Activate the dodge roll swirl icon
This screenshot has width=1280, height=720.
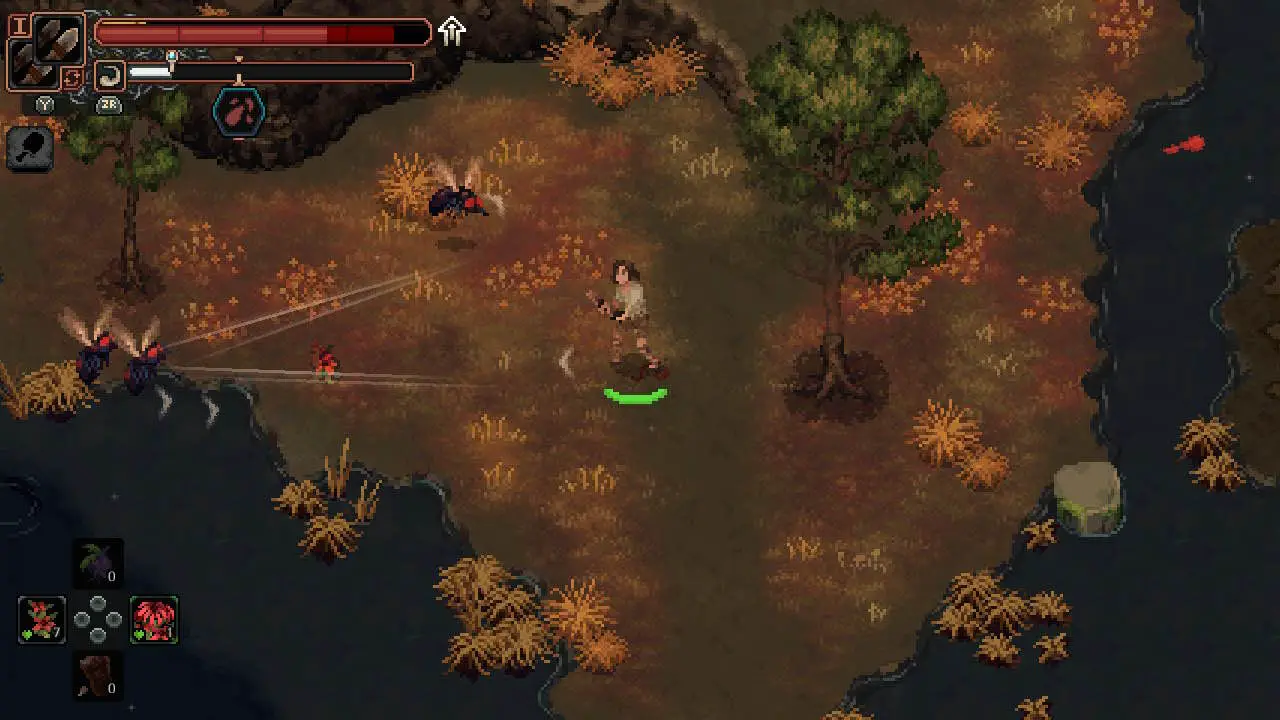pos(110,73)
